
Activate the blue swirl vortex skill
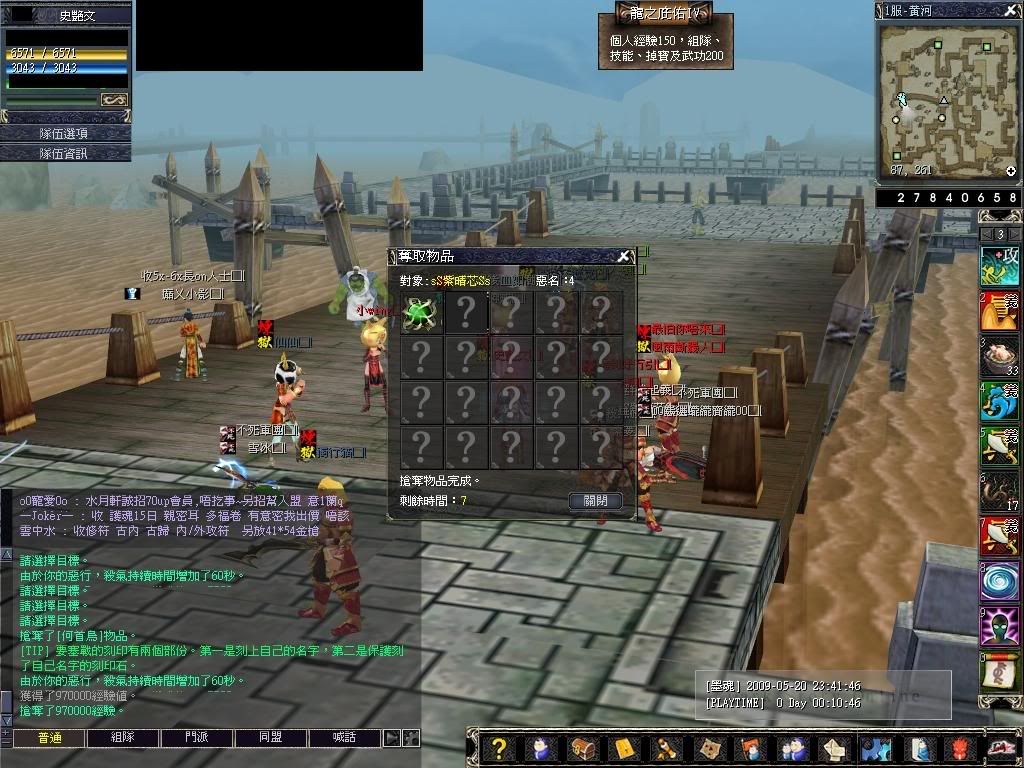point(999,581)
